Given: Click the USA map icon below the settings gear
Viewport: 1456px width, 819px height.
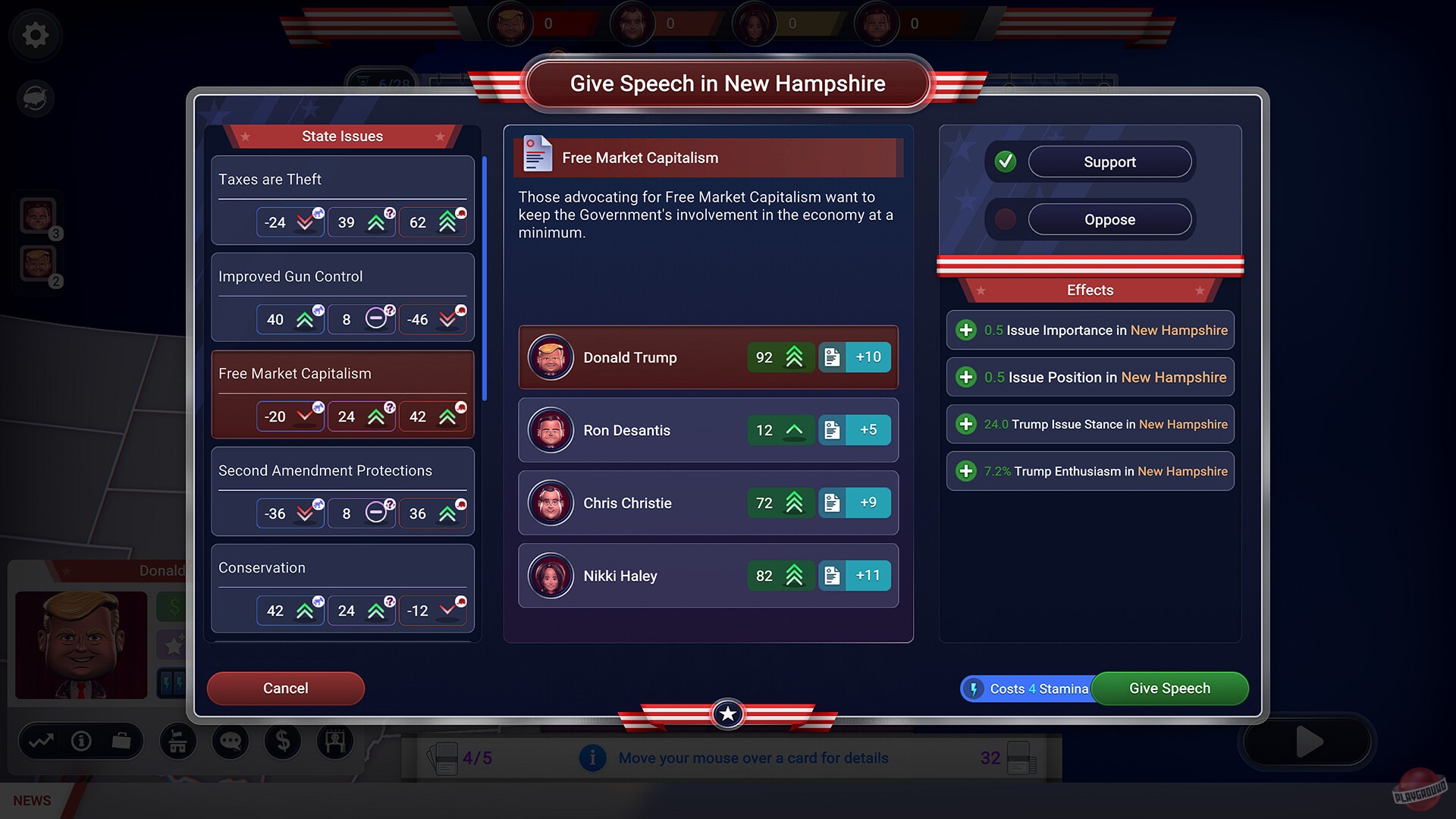Looking at the screenshot, I should coord(35,99).
